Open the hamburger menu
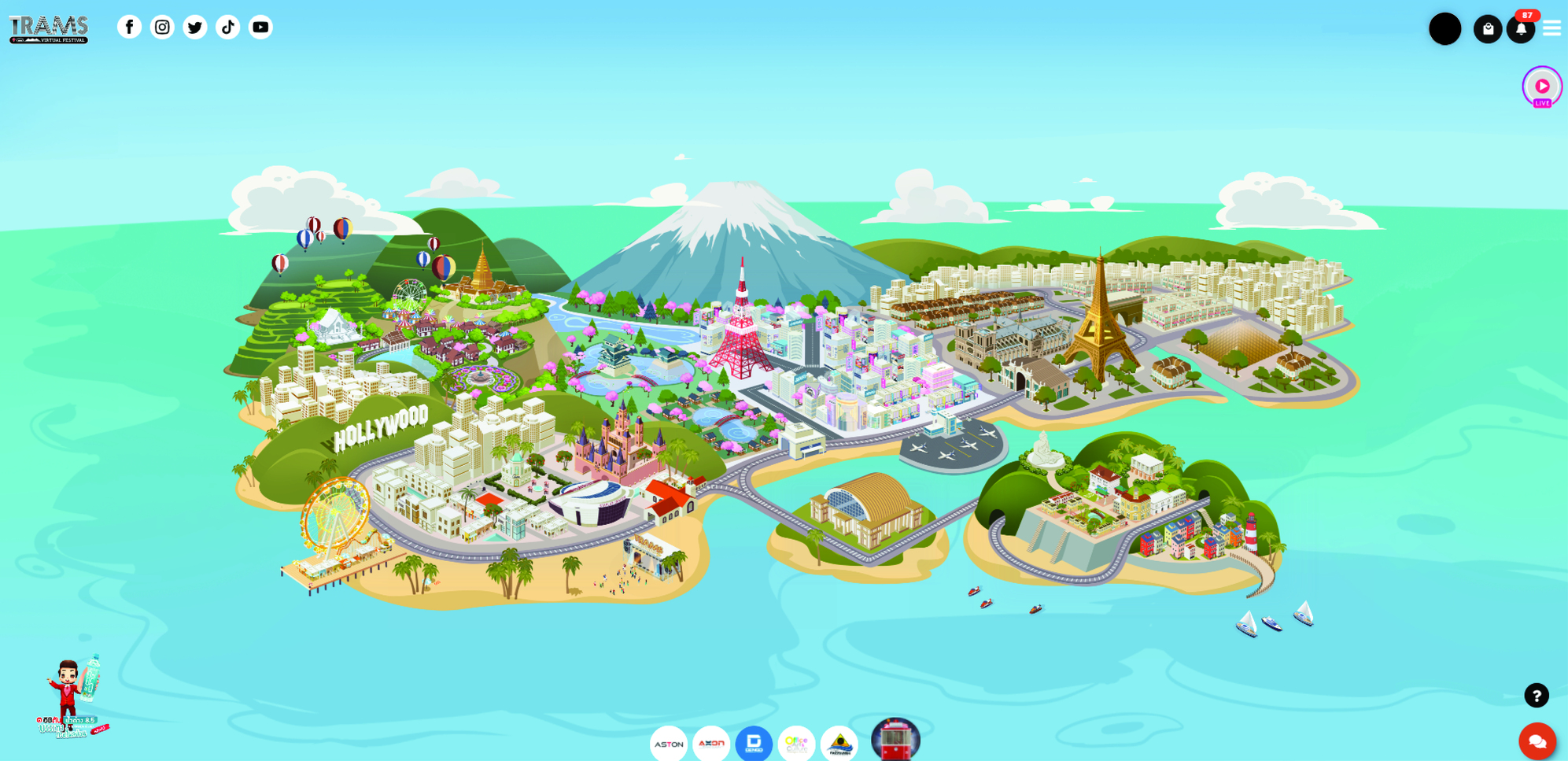 pyautogui.click(x=1551, y=28)
